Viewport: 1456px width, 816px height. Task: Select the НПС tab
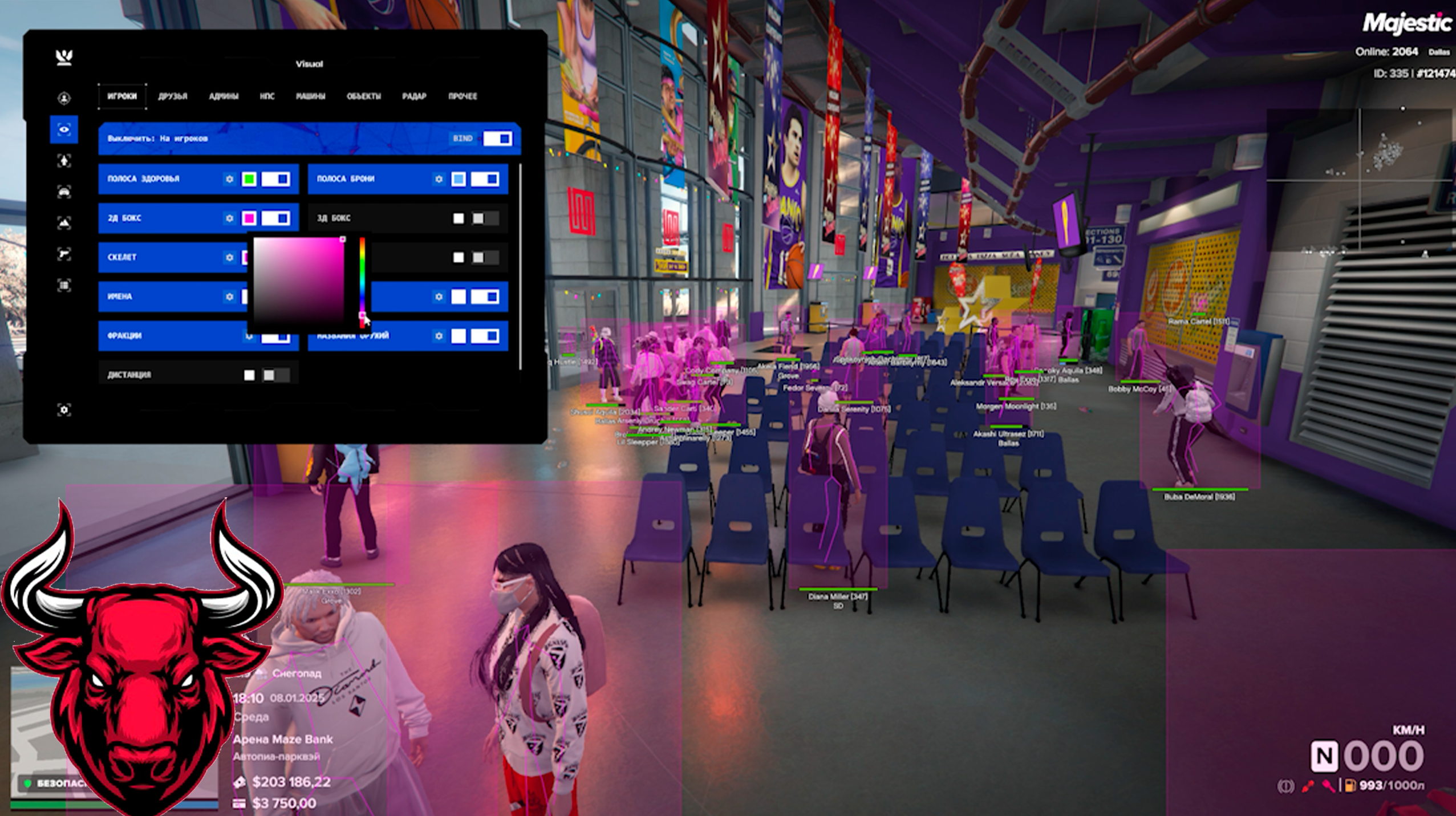click(267, 96)
